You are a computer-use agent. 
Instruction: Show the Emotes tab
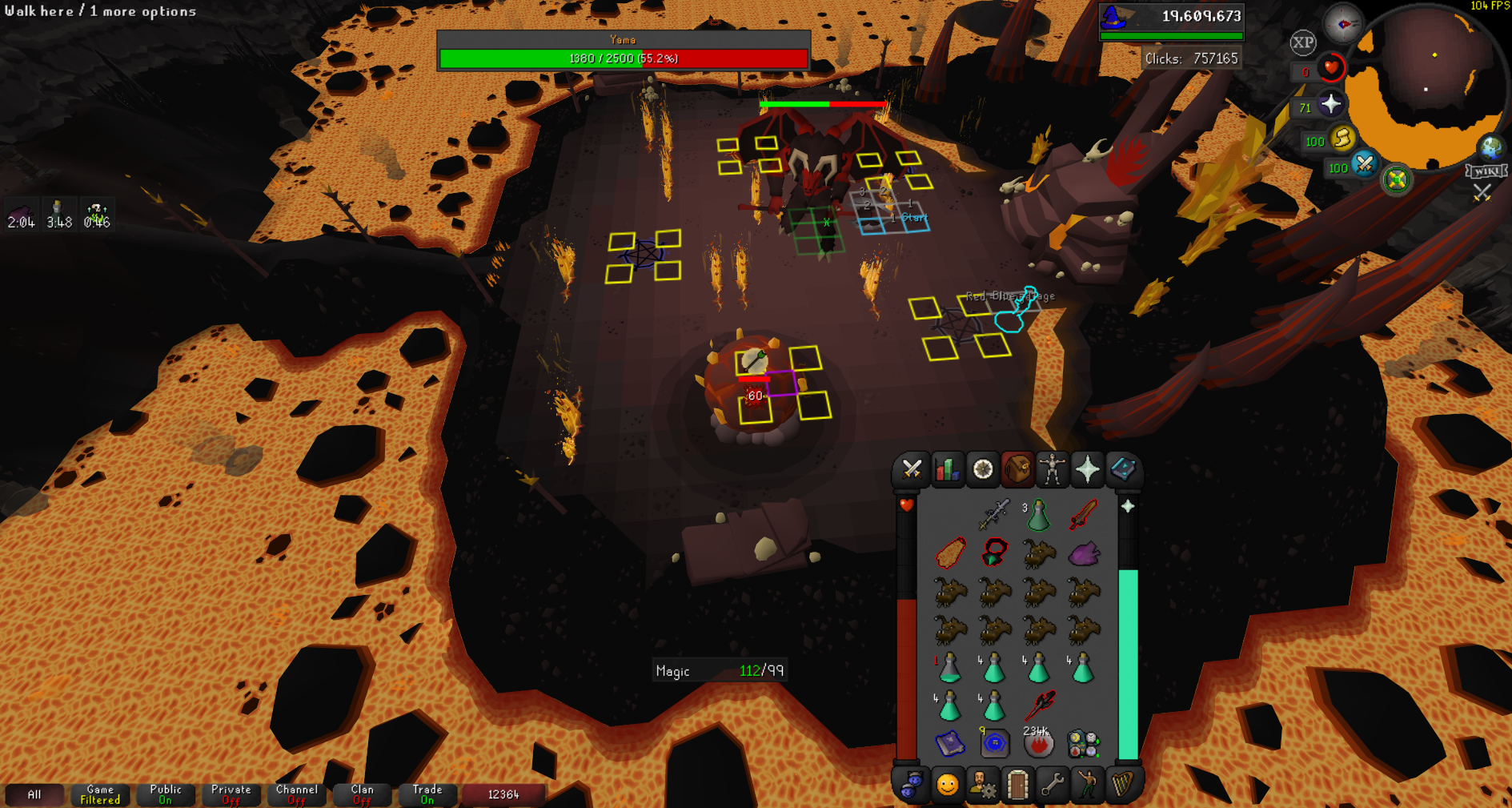[1088, 786]
